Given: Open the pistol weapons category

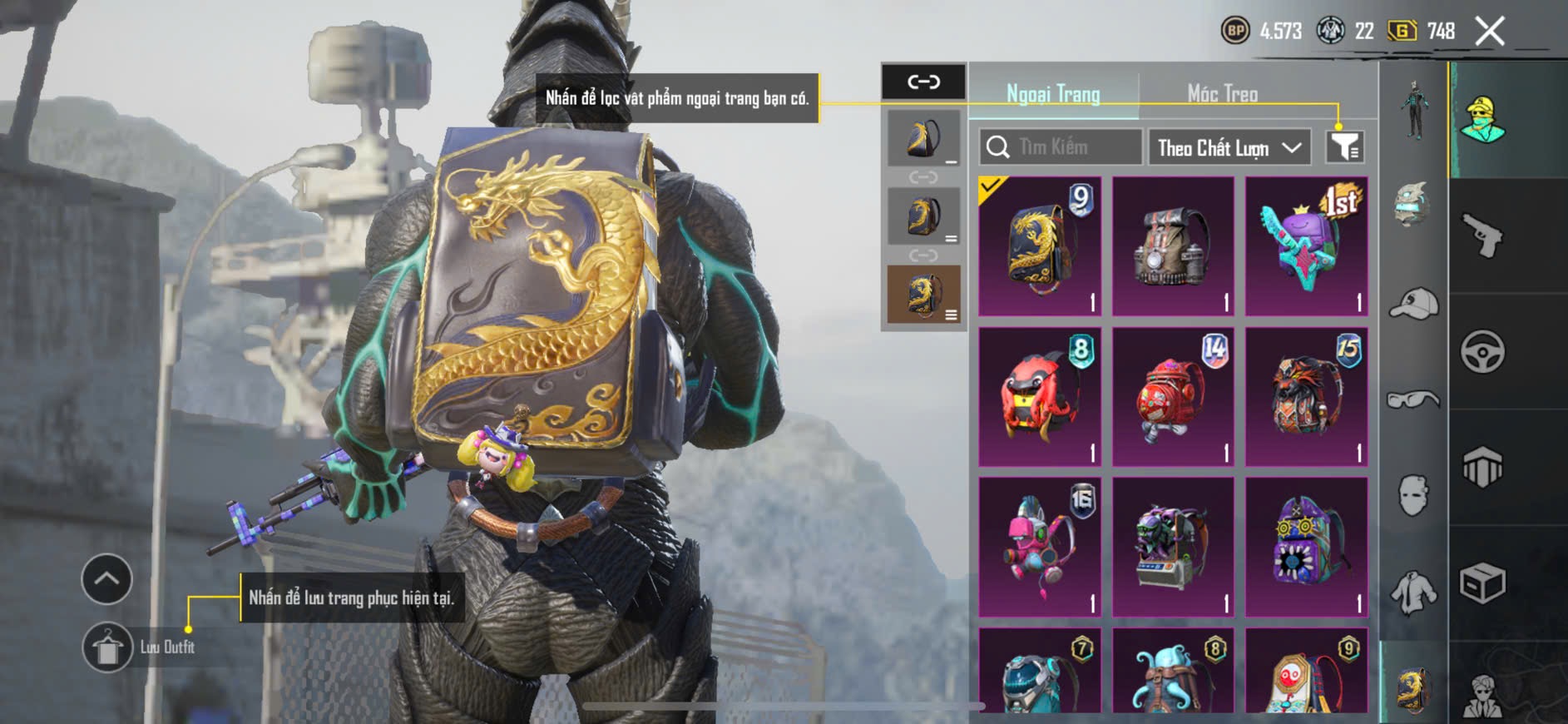Looking at the screenshot, I should (1482, 236).
